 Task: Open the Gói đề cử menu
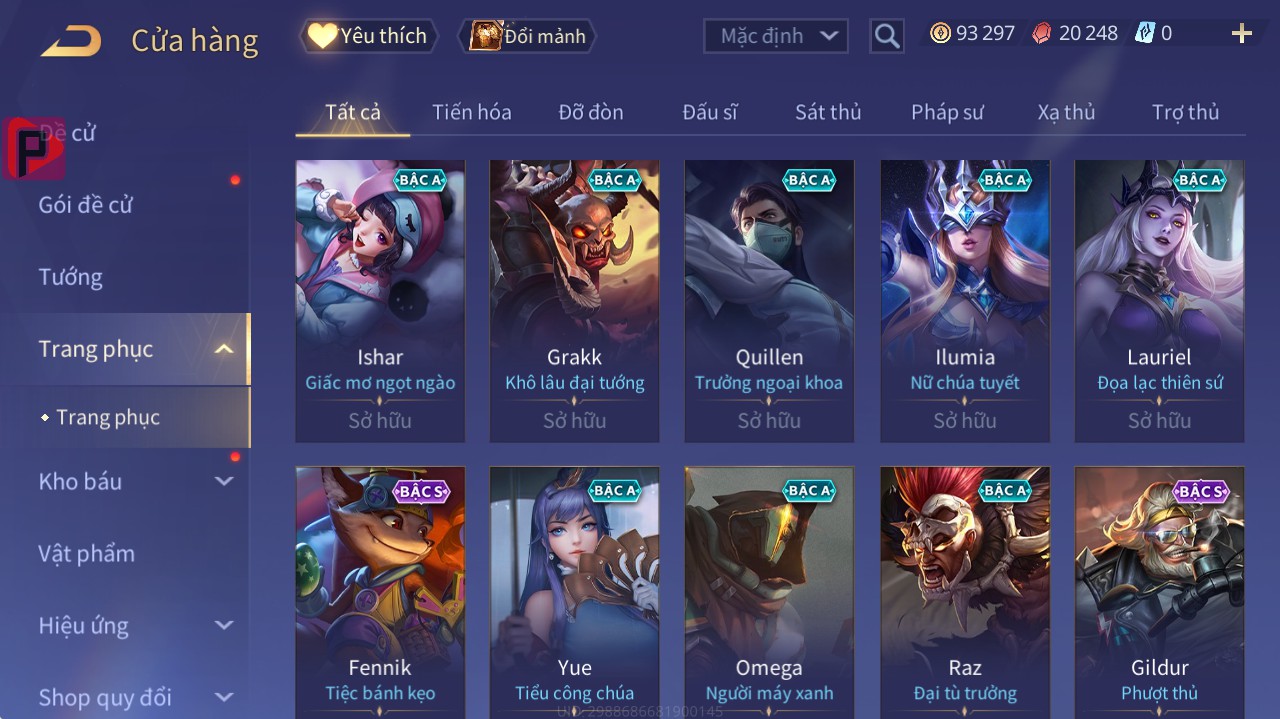(x=86, y=205)
